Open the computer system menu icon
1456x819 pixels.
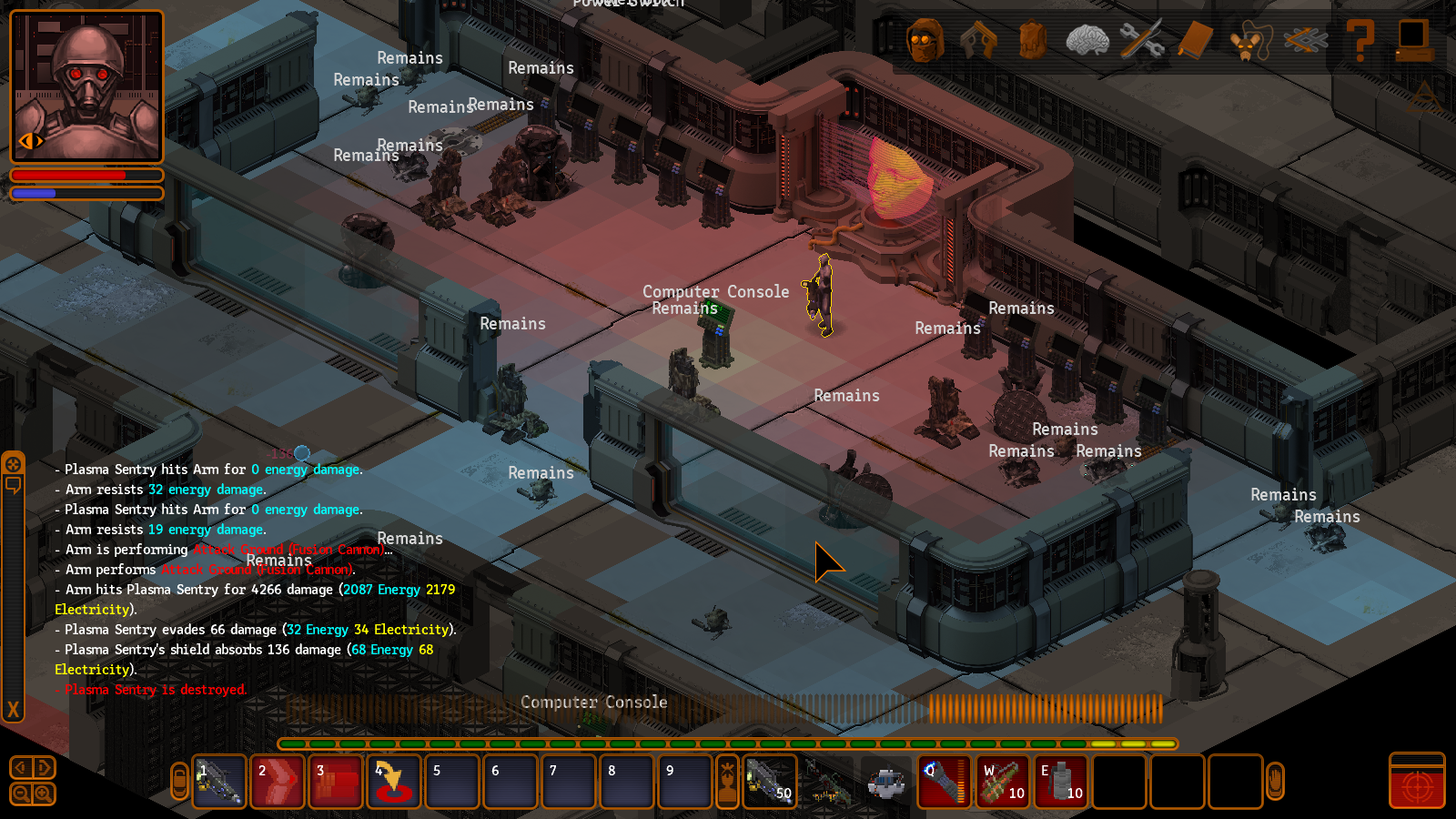1413,41
